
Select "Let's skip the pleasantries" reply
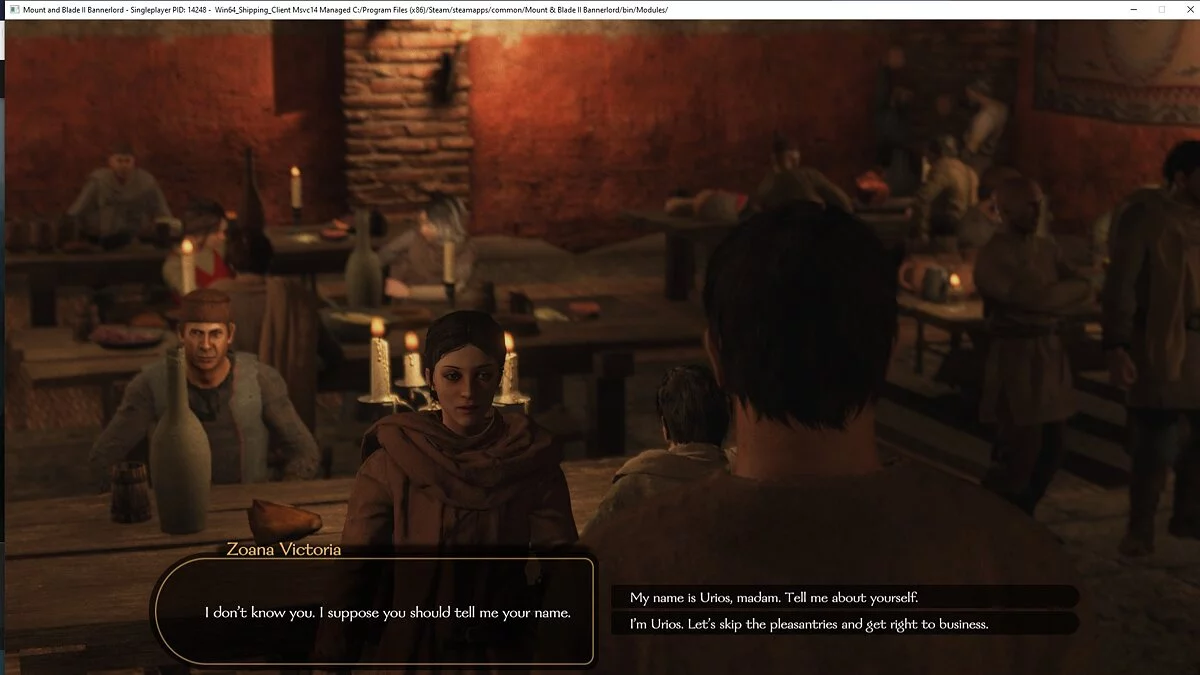[809, 624]
